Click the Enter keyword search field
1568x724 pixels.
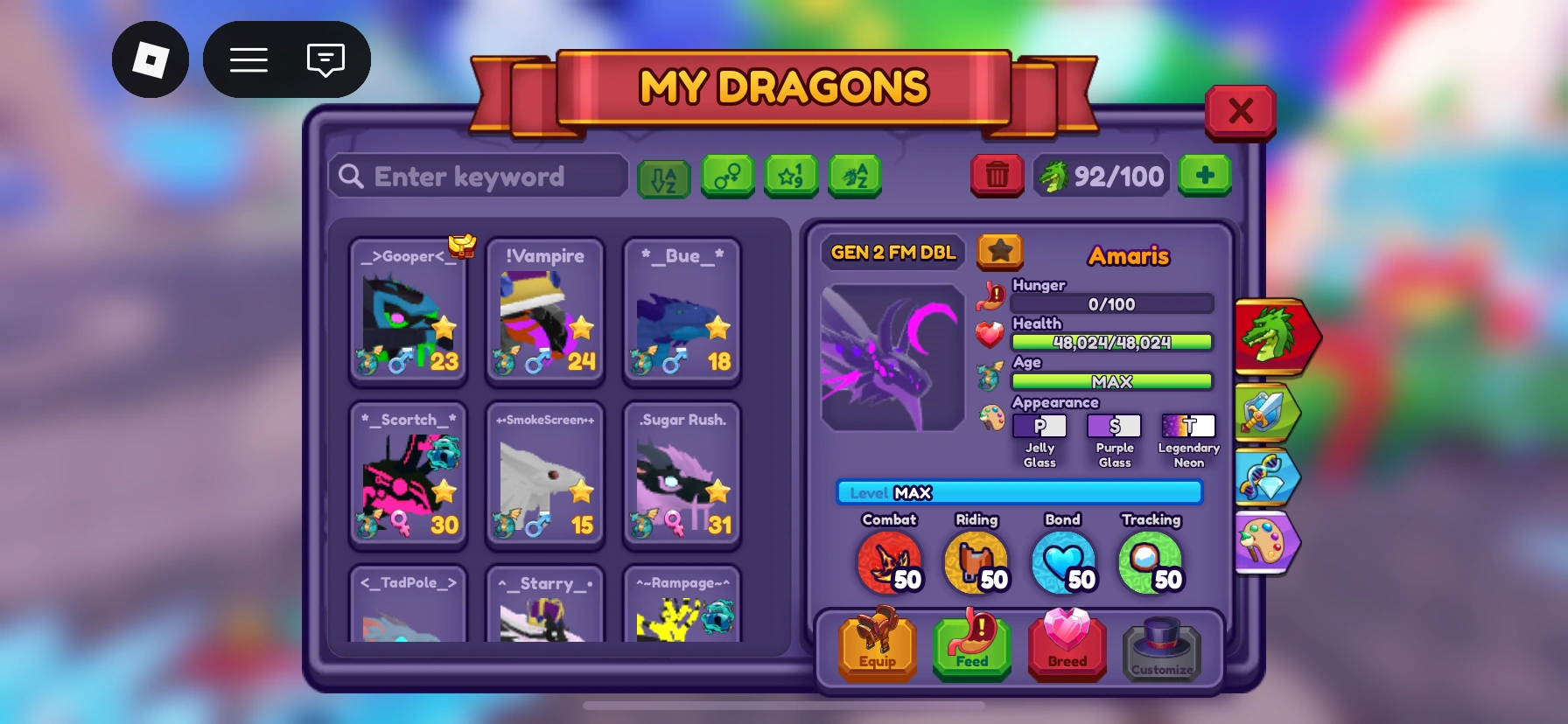477,176
